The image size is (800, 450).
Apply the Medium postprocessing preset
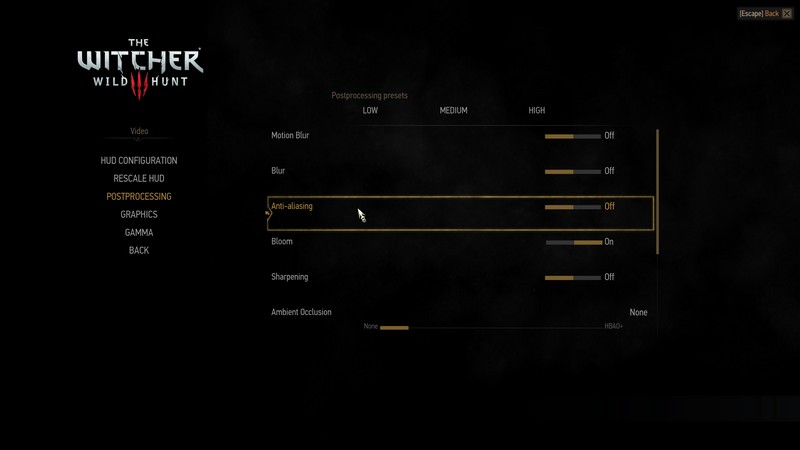453,111
